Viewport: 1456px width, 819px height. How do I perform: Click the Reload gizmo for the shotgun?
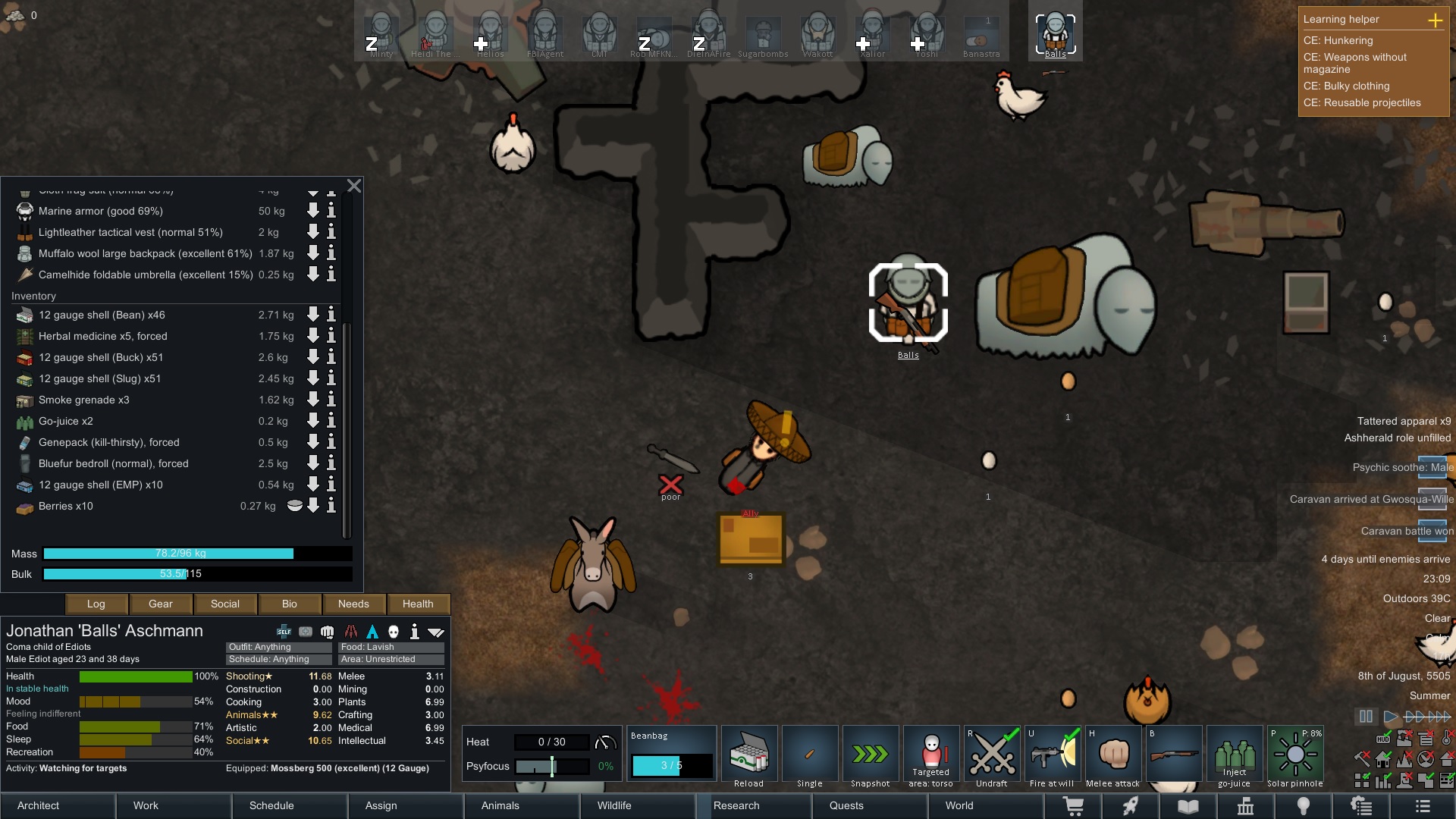[748, 755]
